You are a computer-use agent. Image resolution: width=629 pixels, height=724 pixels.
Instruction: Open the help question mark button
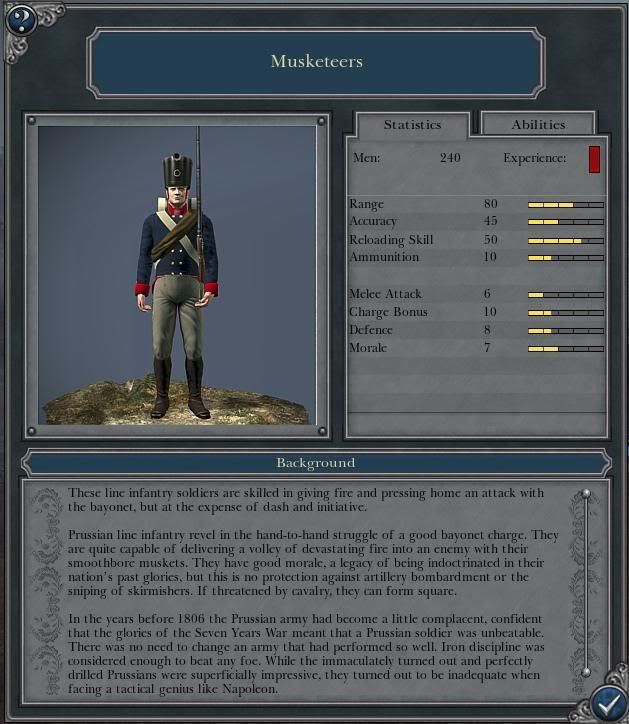(20, 19)
